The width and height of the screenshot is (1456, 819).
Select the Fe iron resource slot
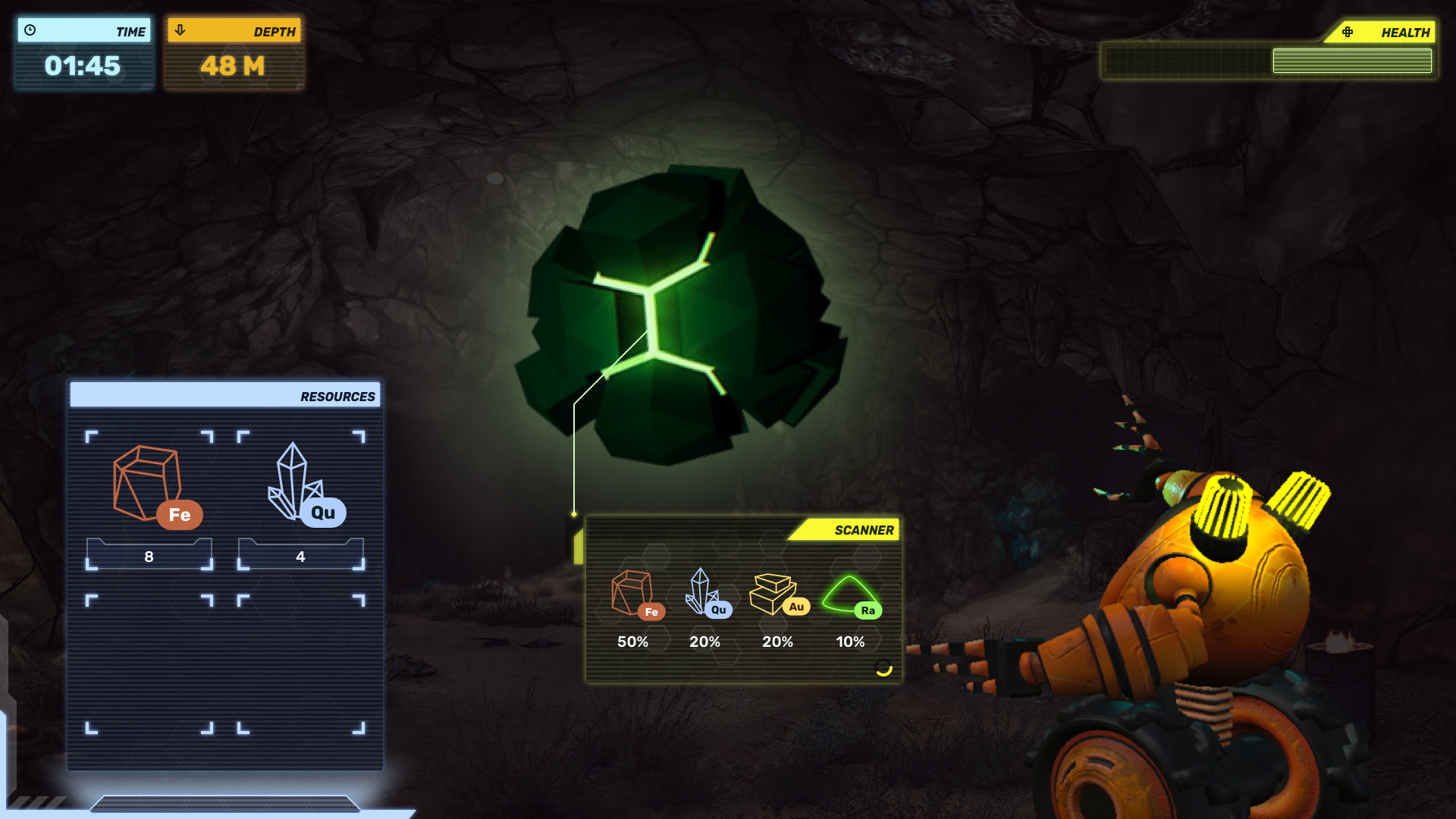[149, 499]
